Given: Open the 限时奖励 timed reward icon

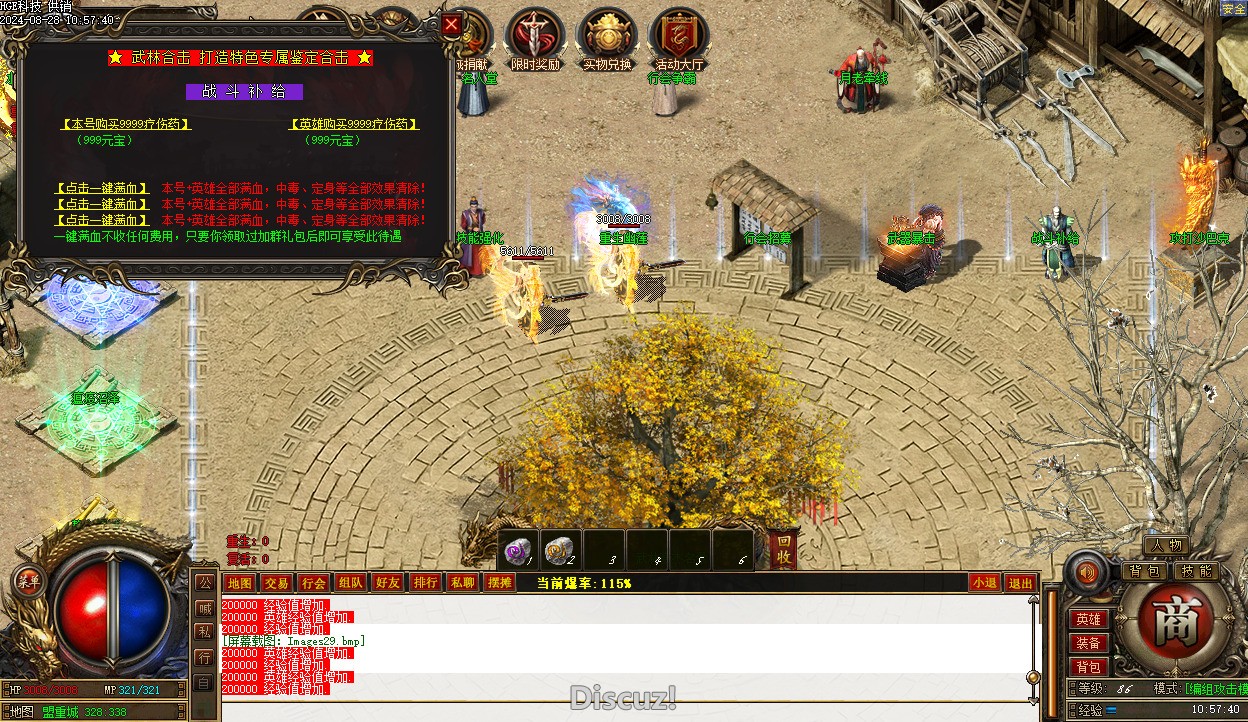Looking at the screenshot, I should point(535,38).
